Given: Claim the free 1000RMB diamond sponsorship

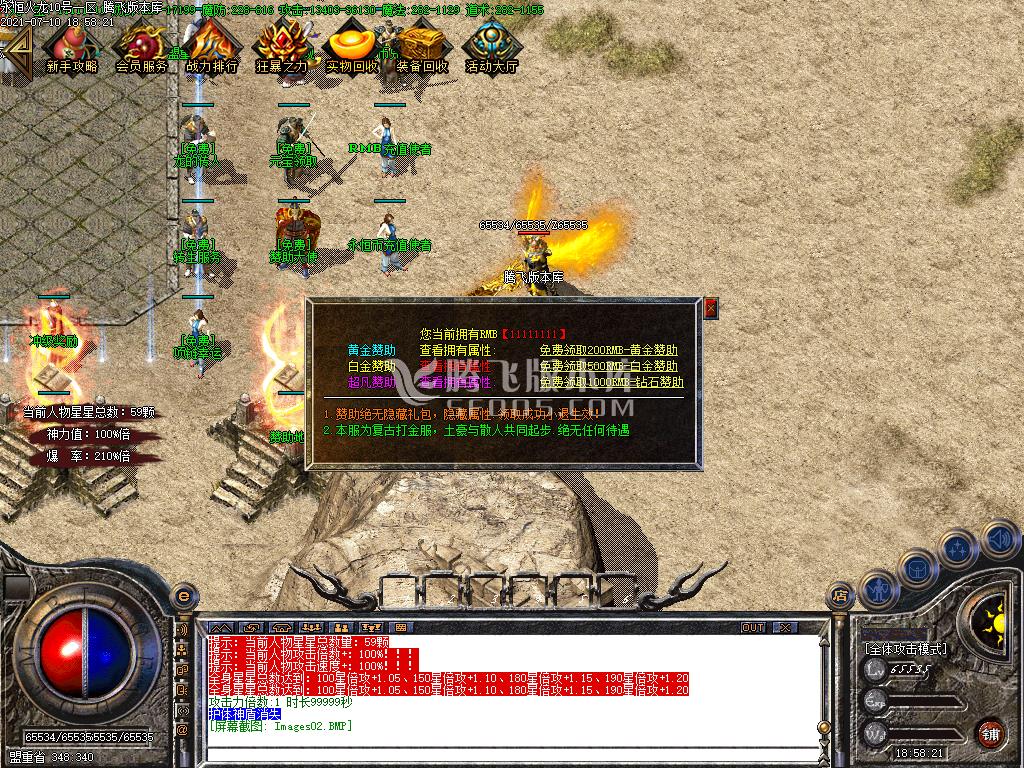Looking at the screenshot, I should tap(611, 382).
